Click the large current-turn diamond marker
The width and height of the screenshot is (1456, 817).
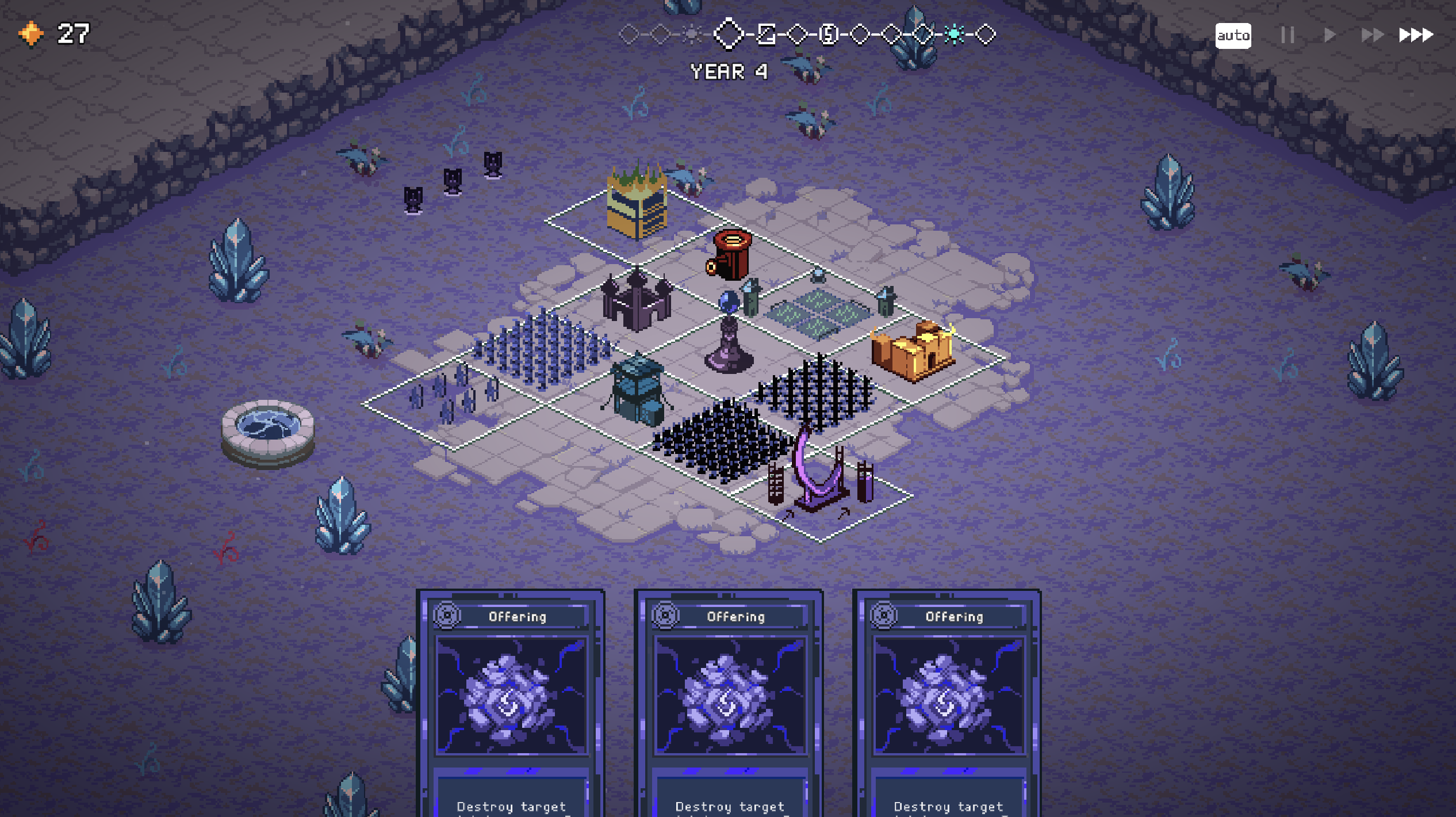pyautogui.click(x=729, y=35)
